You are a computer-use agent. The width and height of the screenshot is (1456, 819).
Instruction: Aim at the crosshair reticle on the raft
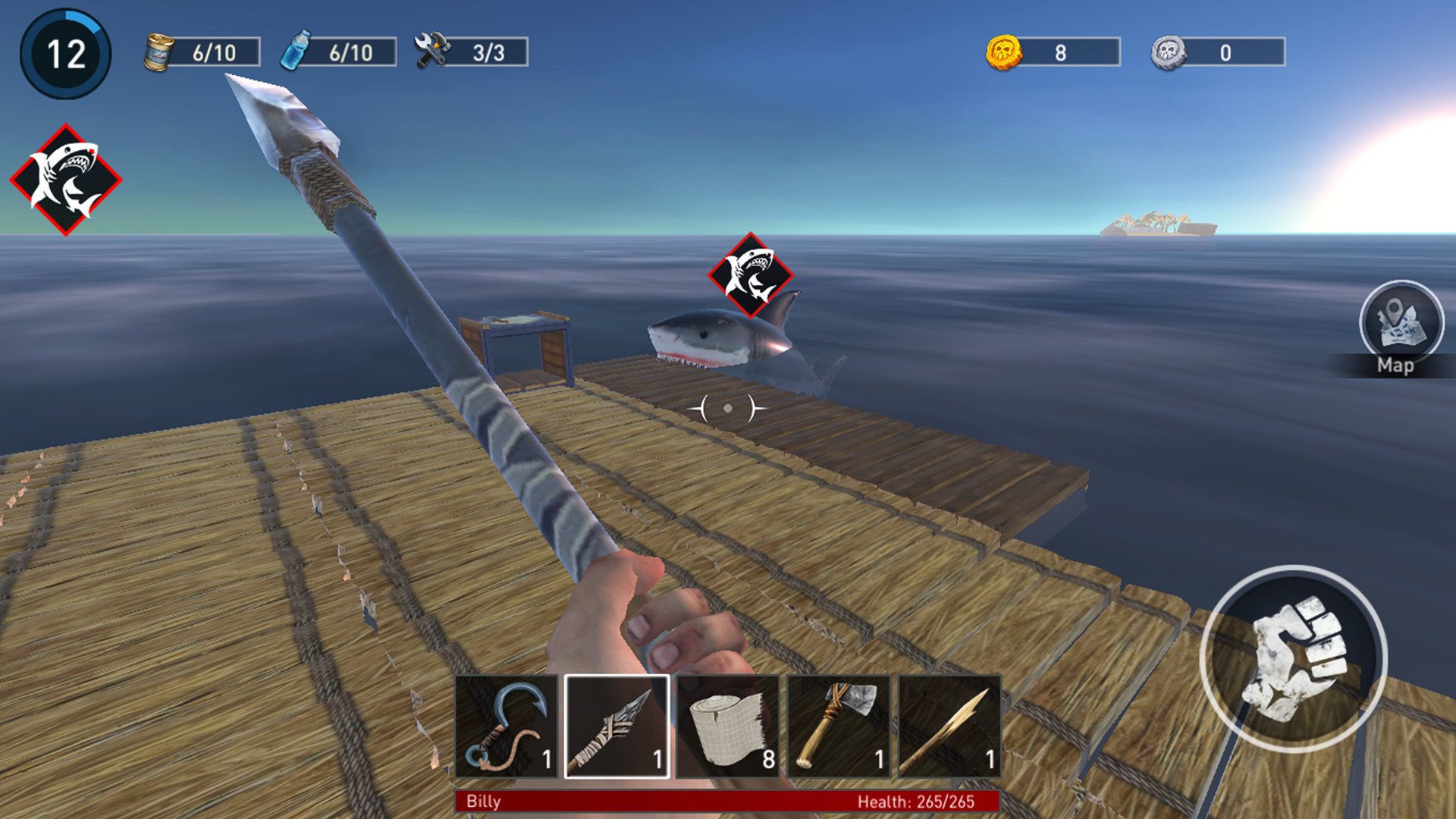pyautogui.click(x=726, y=407)
